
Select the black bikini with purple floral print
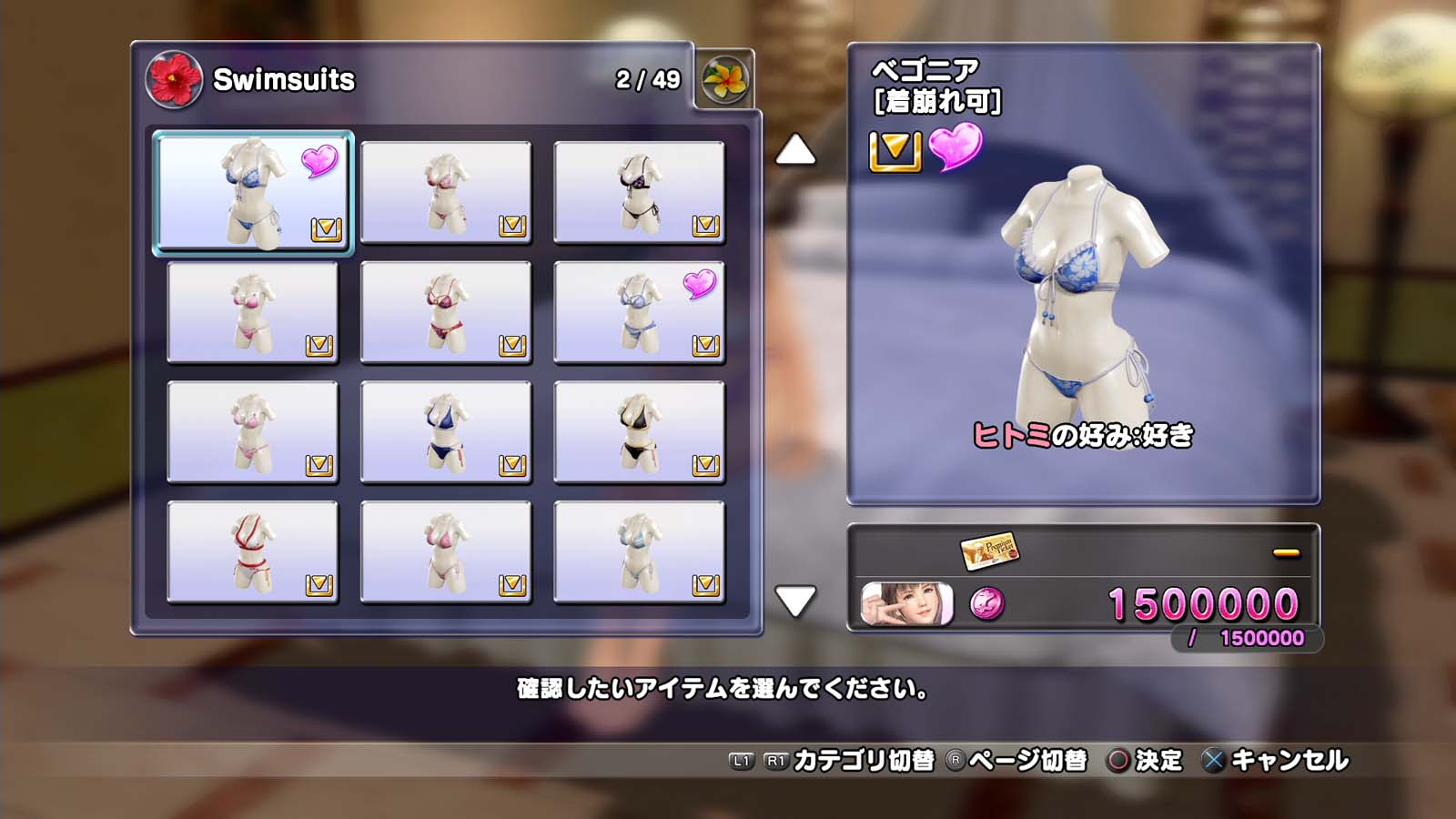click(639, 192)
